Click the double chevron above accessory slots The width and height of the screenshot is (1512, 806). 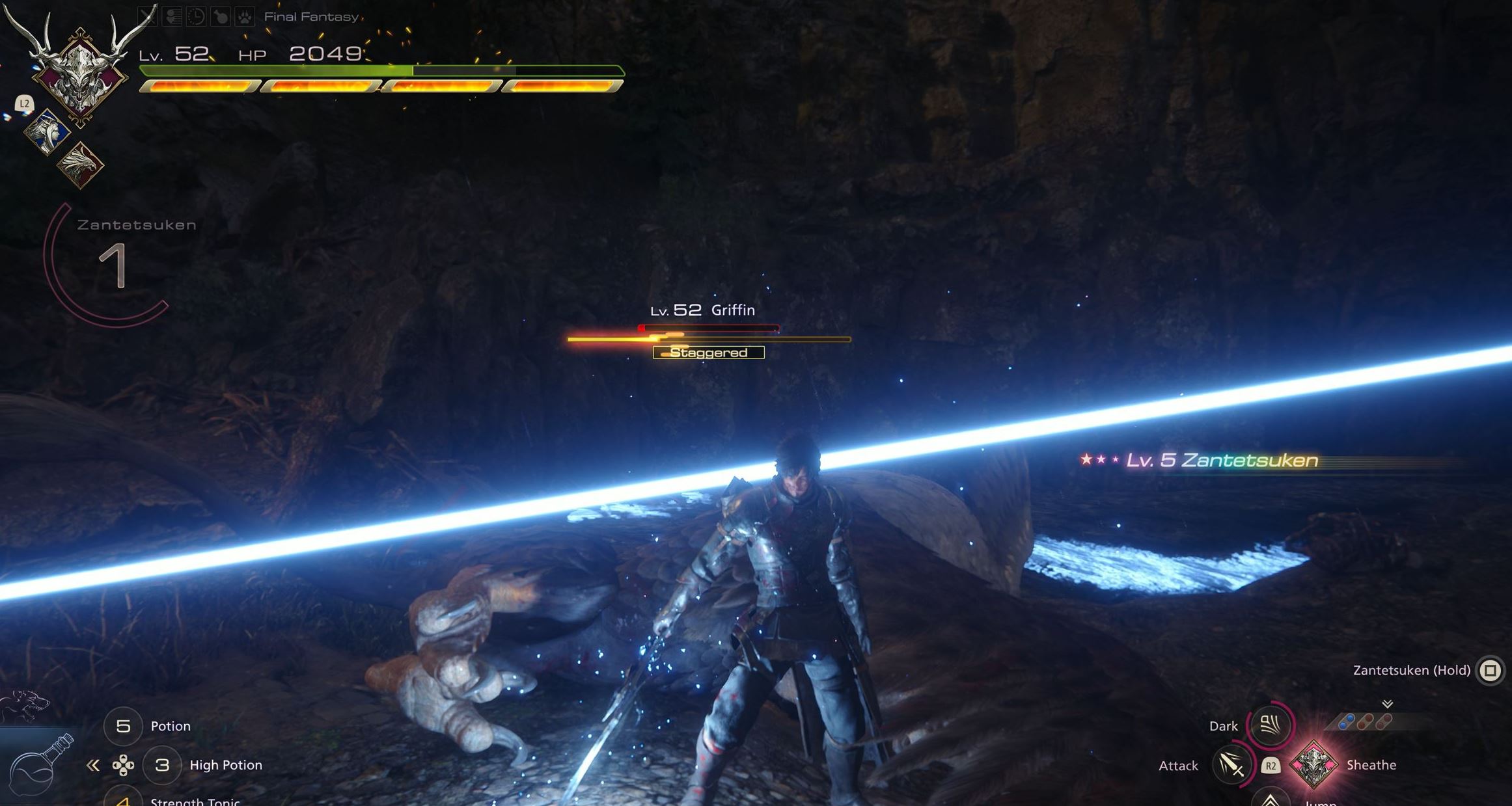(1387, 704)
